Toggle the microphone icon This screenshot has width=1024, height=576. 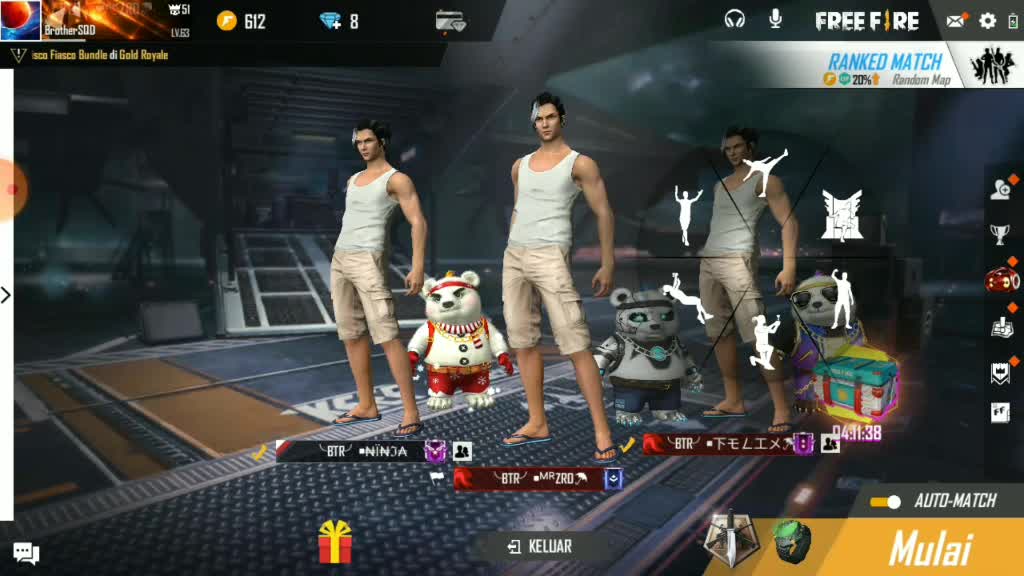tap(775, 19)
